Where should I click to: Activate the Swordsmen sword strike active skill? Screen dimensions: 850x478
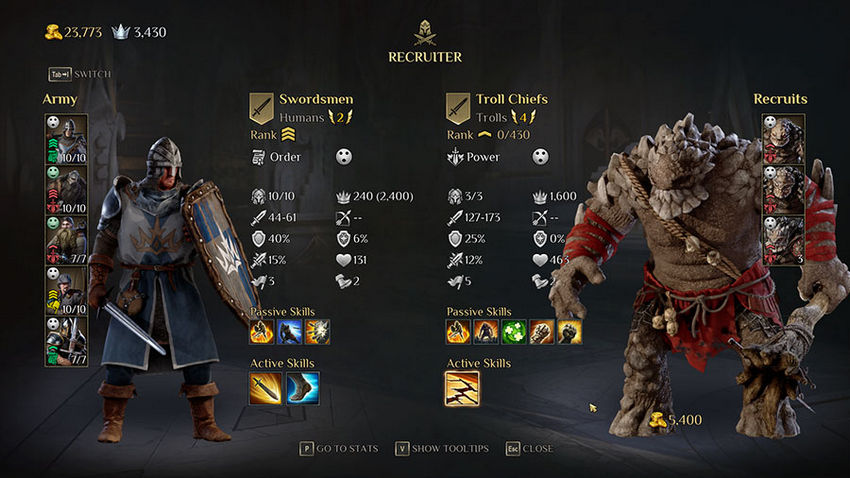click(x=265, y=388)
